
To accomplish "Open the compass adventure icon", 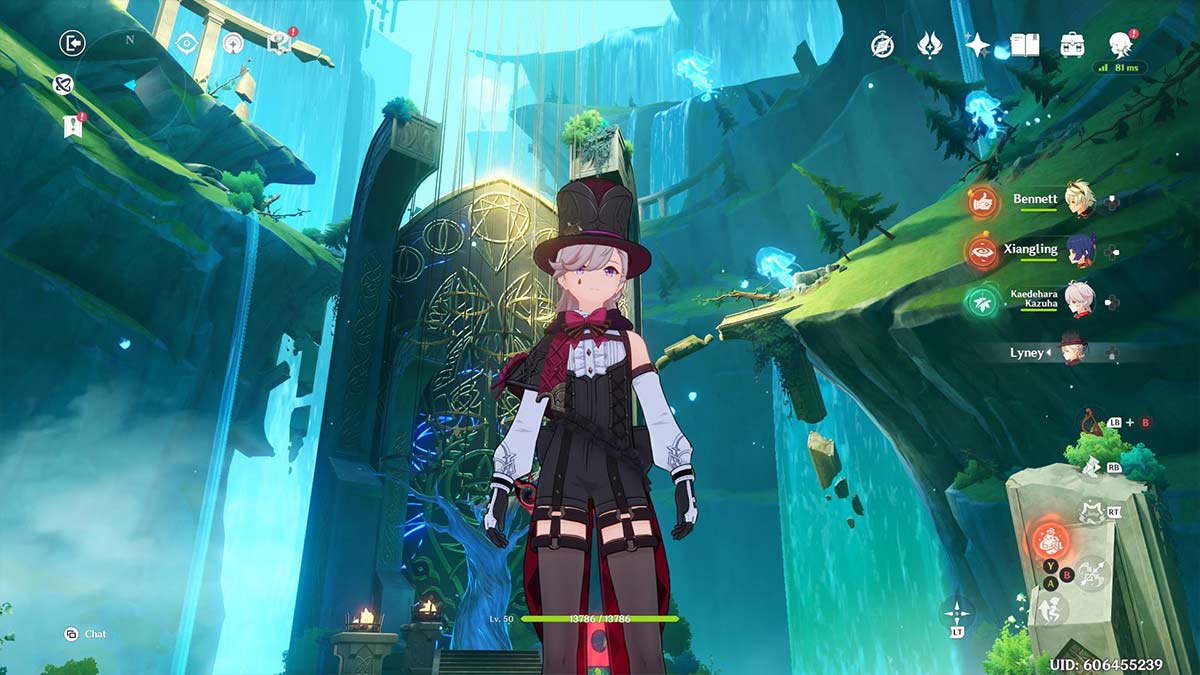I will click(x=882, y=45).
